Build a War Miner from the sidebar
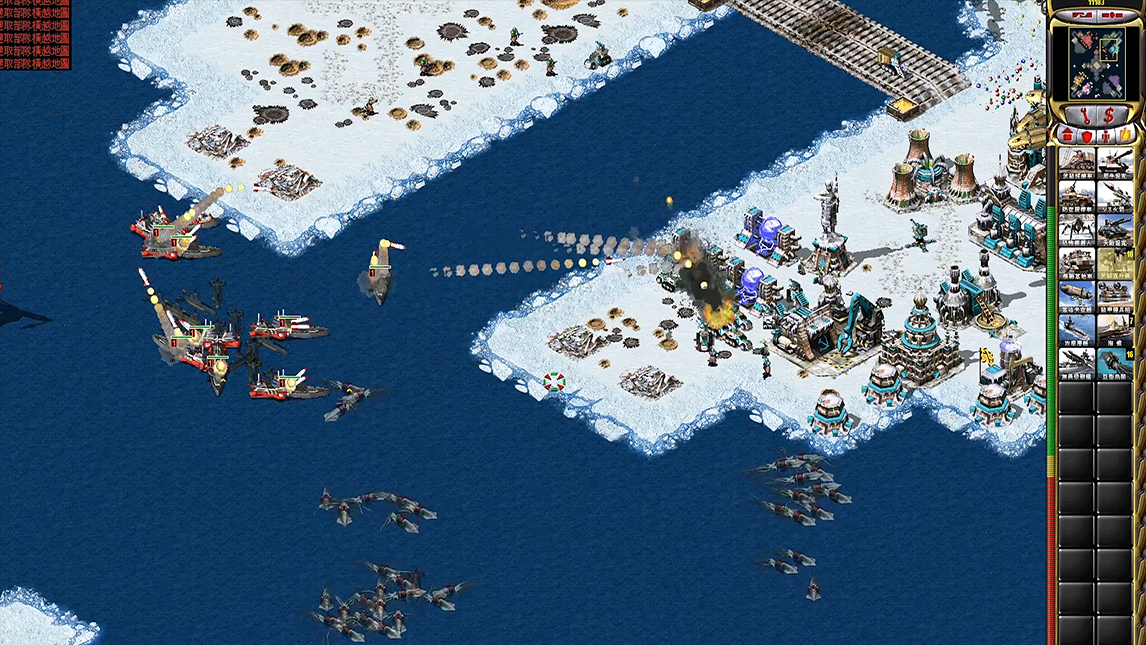This screenshot has width=1146, height=645. click(1077, 161)
